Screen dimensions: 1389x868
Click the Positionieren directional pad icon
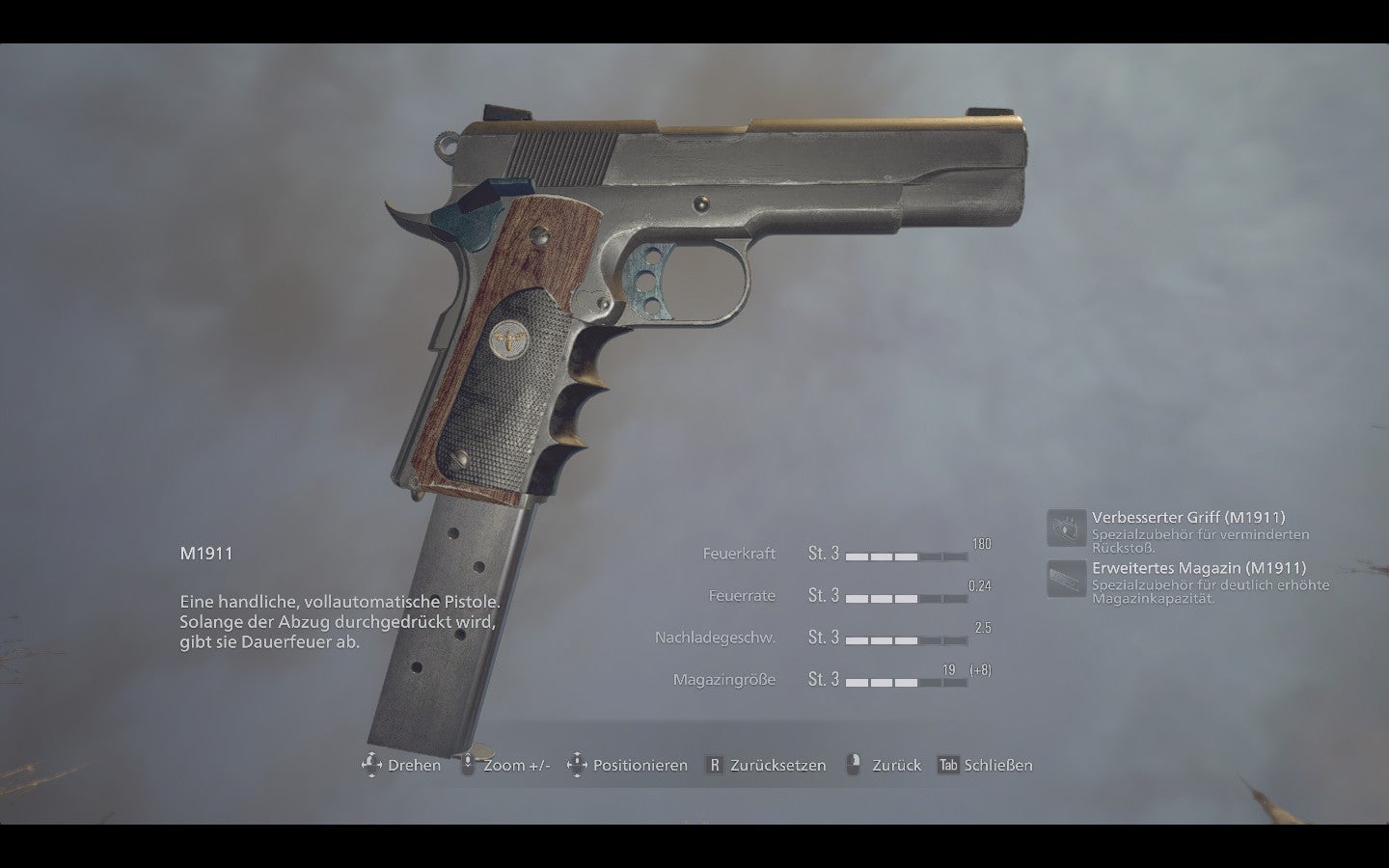578,765
